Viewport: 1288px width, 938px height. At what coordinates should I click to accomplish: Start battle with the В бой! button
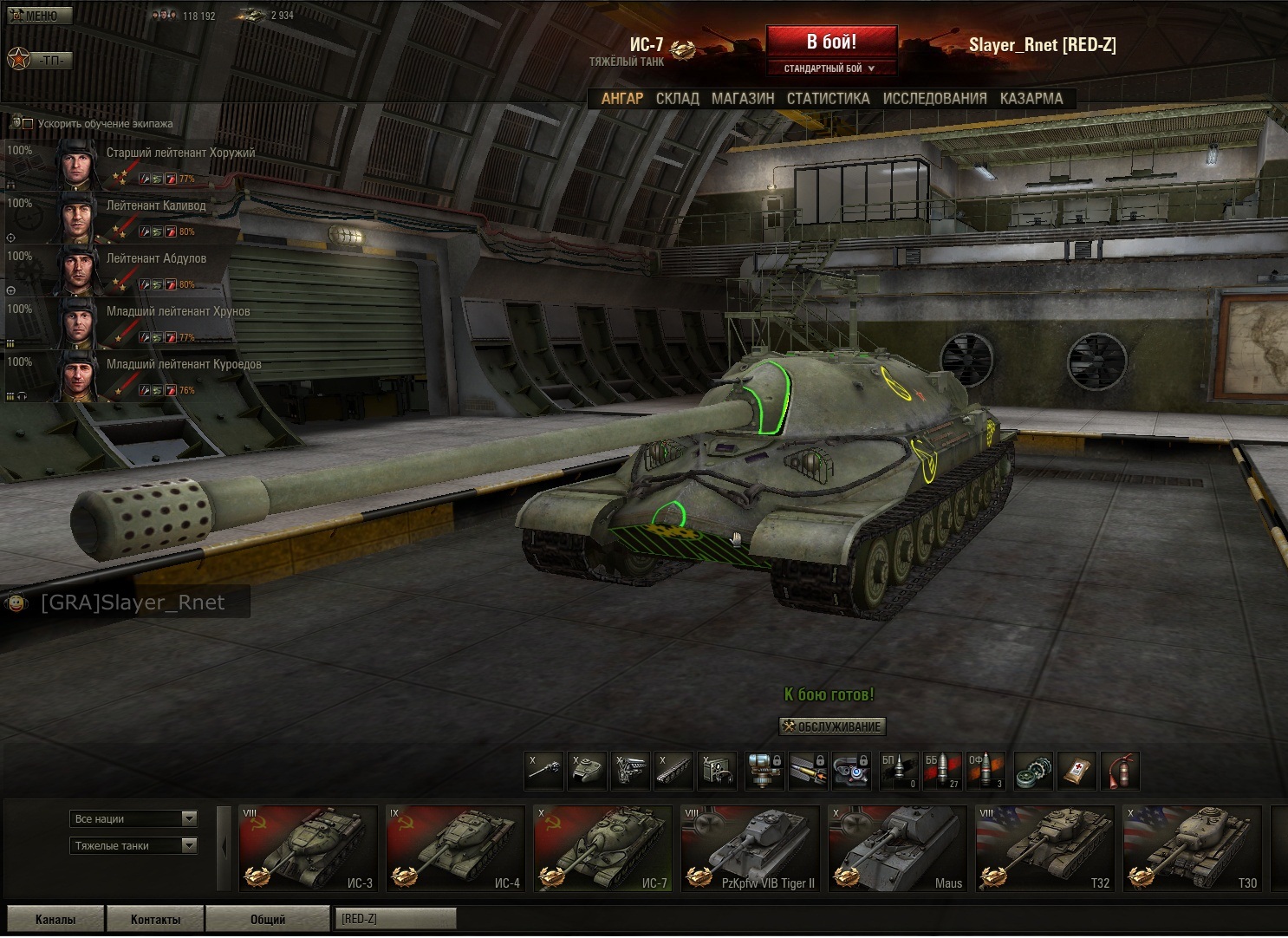coord(831,42)
